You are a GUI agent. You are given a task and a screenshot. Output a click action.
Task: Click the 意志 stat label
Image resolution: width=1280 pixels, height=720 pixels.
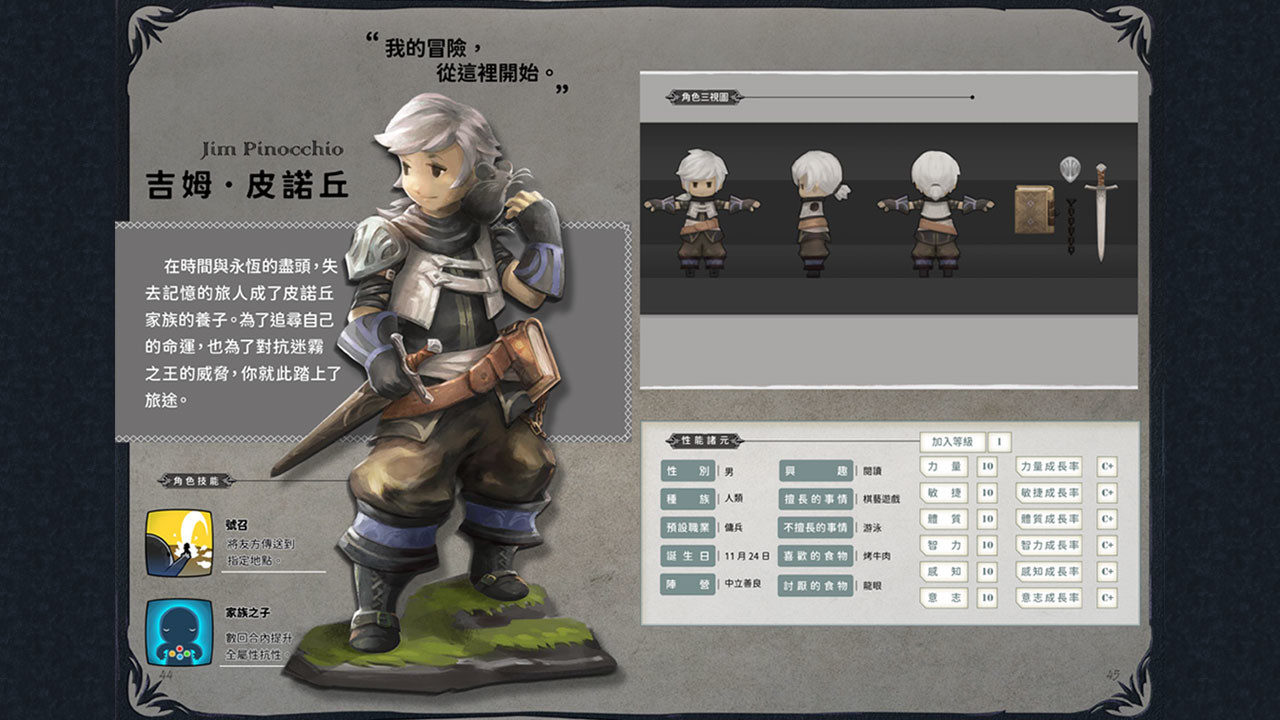click(x=941, y=597)
